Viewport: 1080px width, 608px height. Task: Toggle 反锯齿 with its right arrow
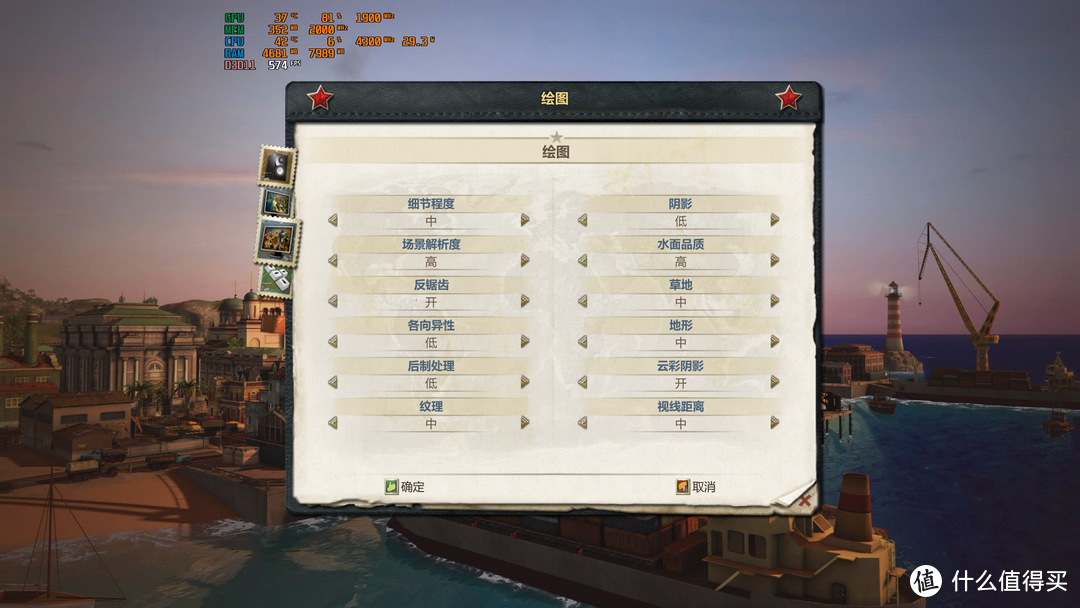525,301
